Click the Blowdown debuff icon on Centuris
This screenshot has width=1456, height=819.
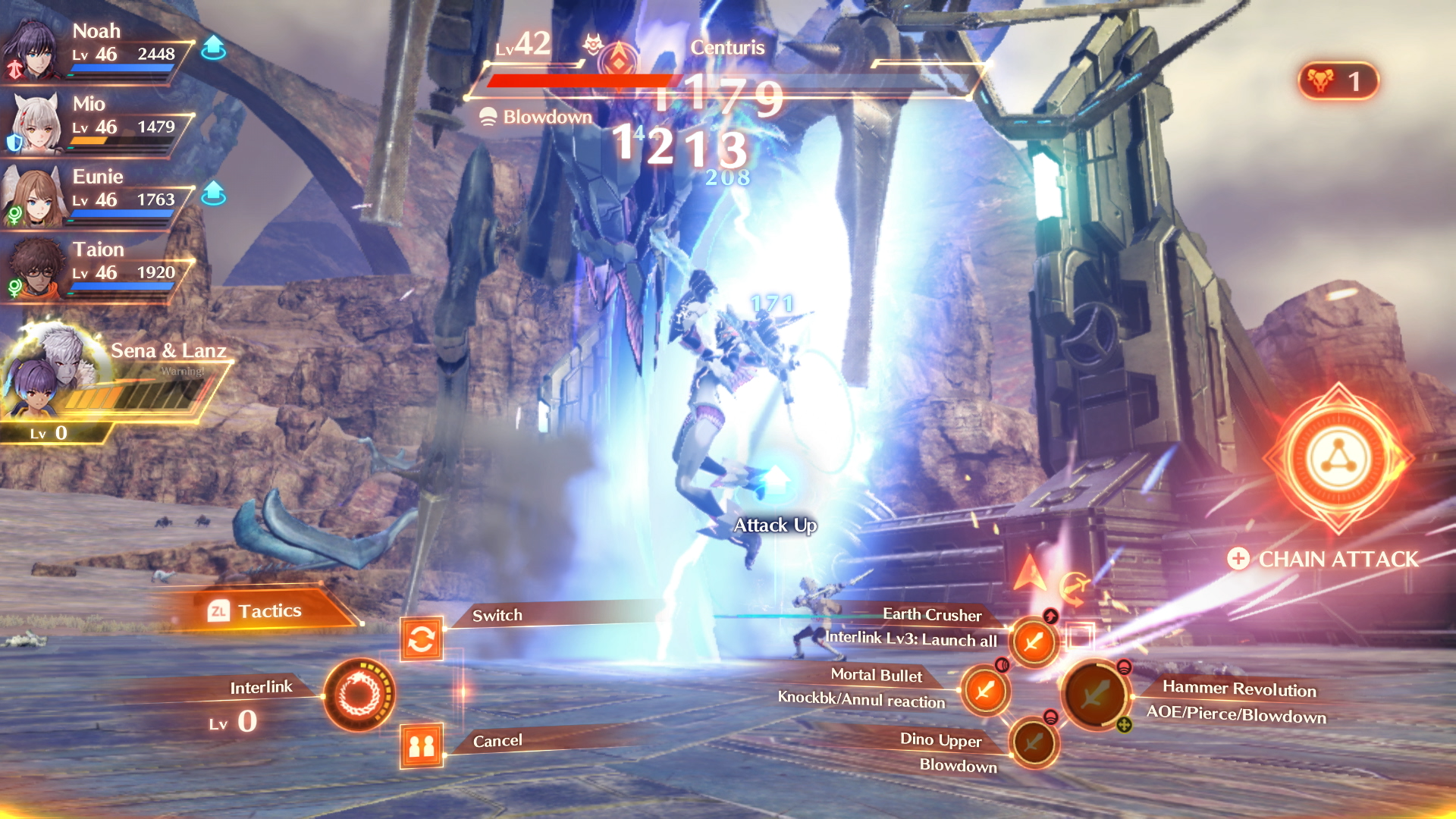click(488, 117)
